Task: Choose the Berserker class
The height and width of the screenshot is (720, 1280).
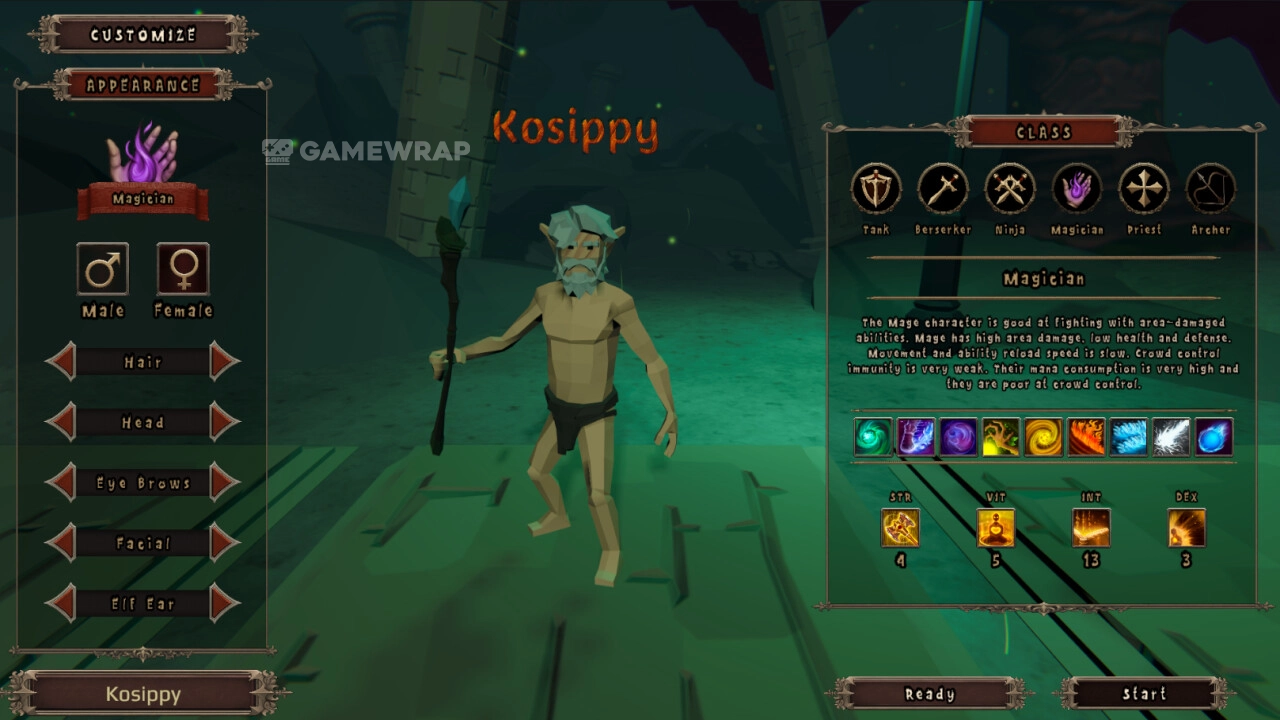Action: point(943,189)
